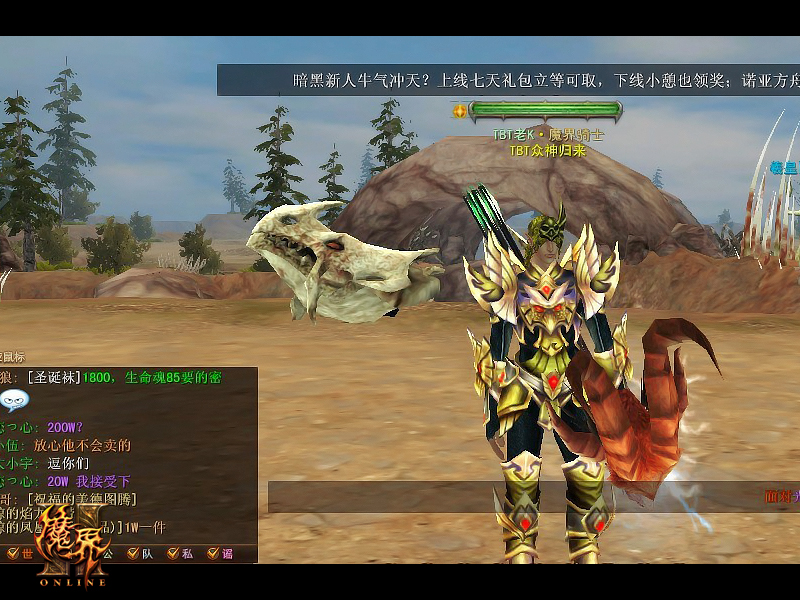Toggle the 公 chat channel checkbox
This screenshot has width=800, height=600.
pos(95,553)
